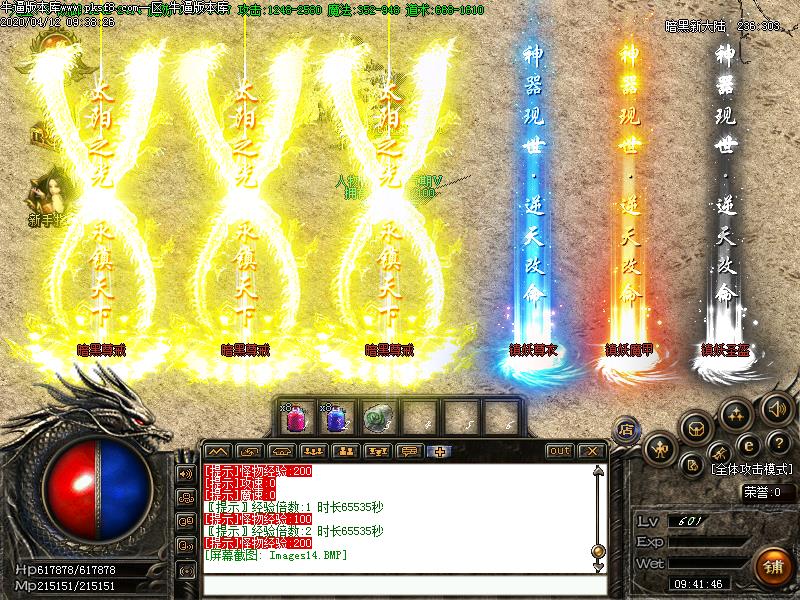Click the round "e" icon button
The width and height of the screenshot is (800, 600).
749,445
